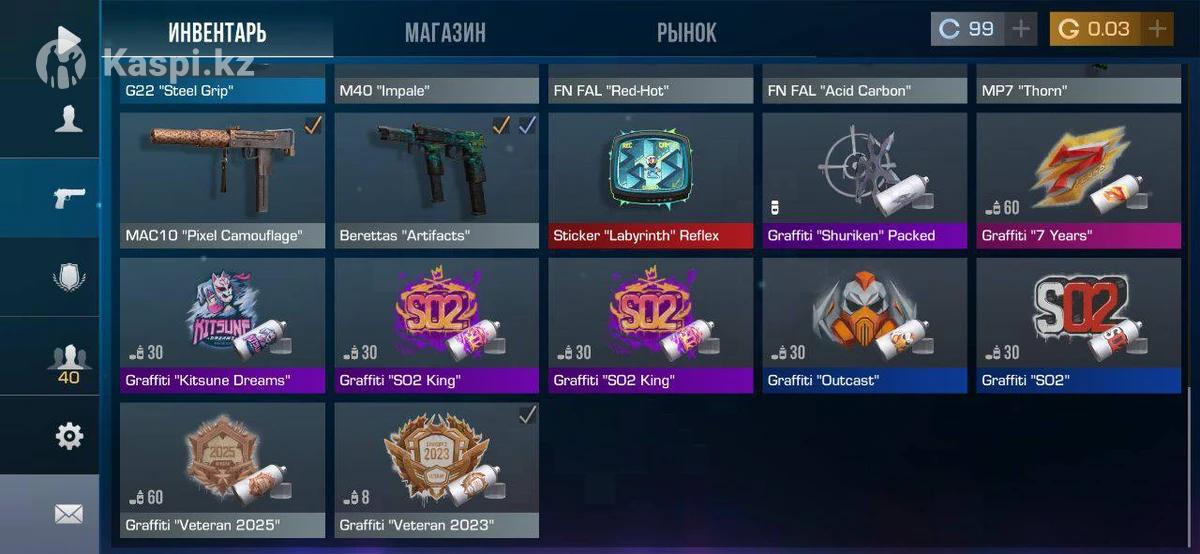
Task: Select the Graffiti "Veteran 2025" item
Action: click(222, 469)
